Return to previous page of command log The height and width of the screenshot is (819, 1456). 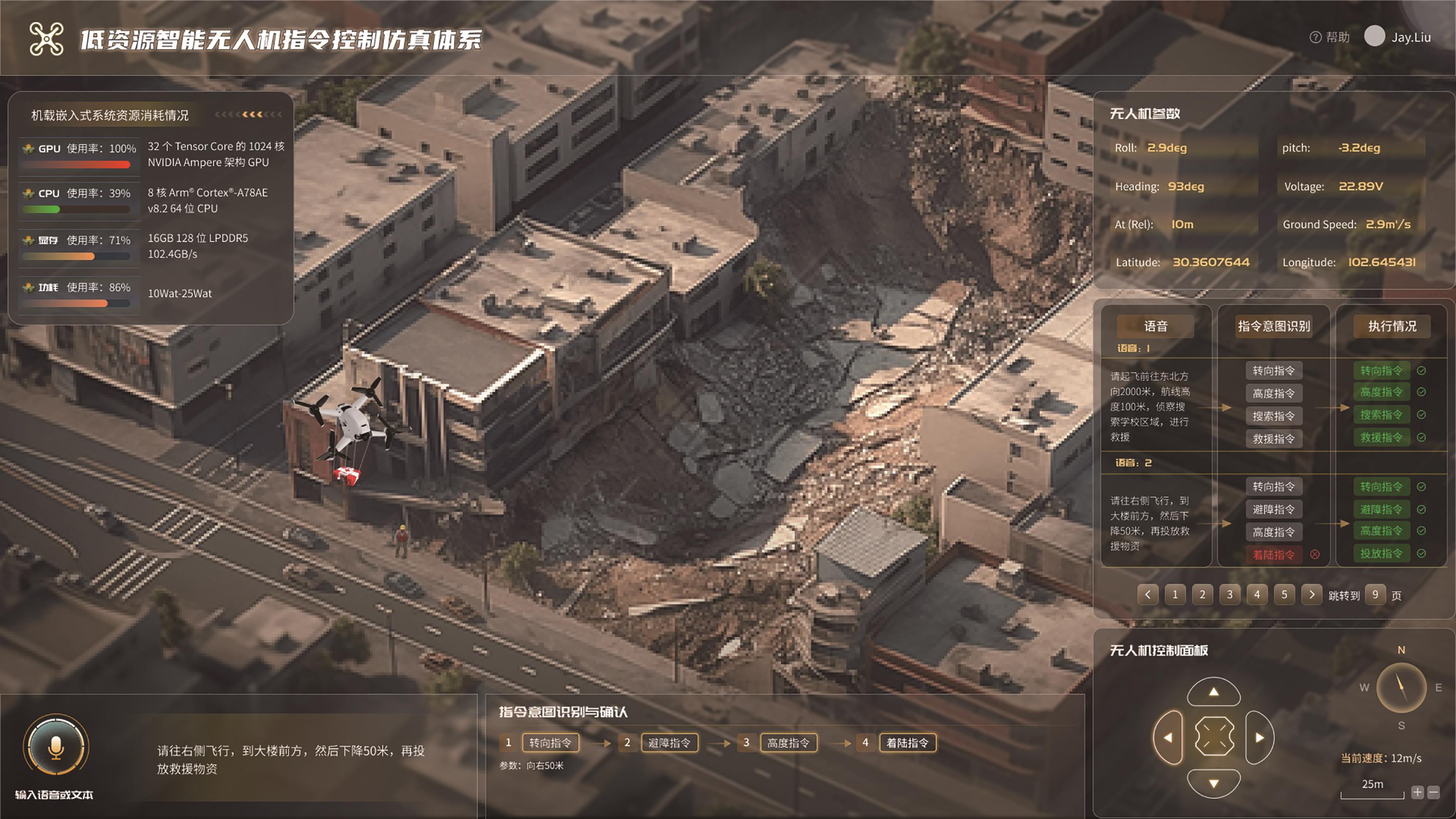[1147, 594]
